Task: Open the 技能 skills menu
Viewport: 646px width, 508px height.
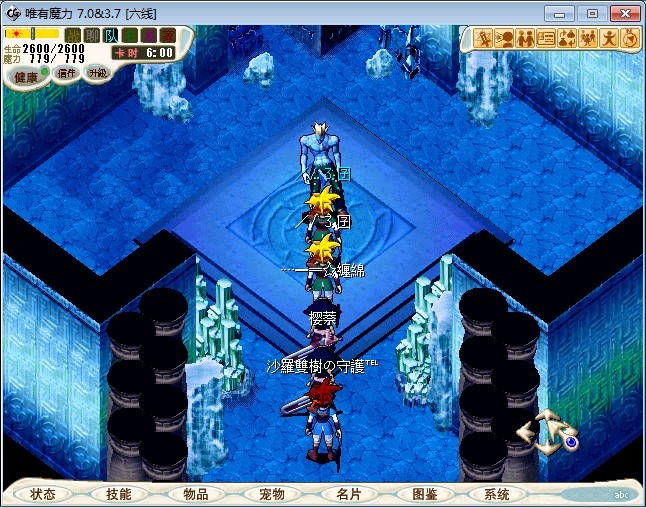Action: (118, 494)
